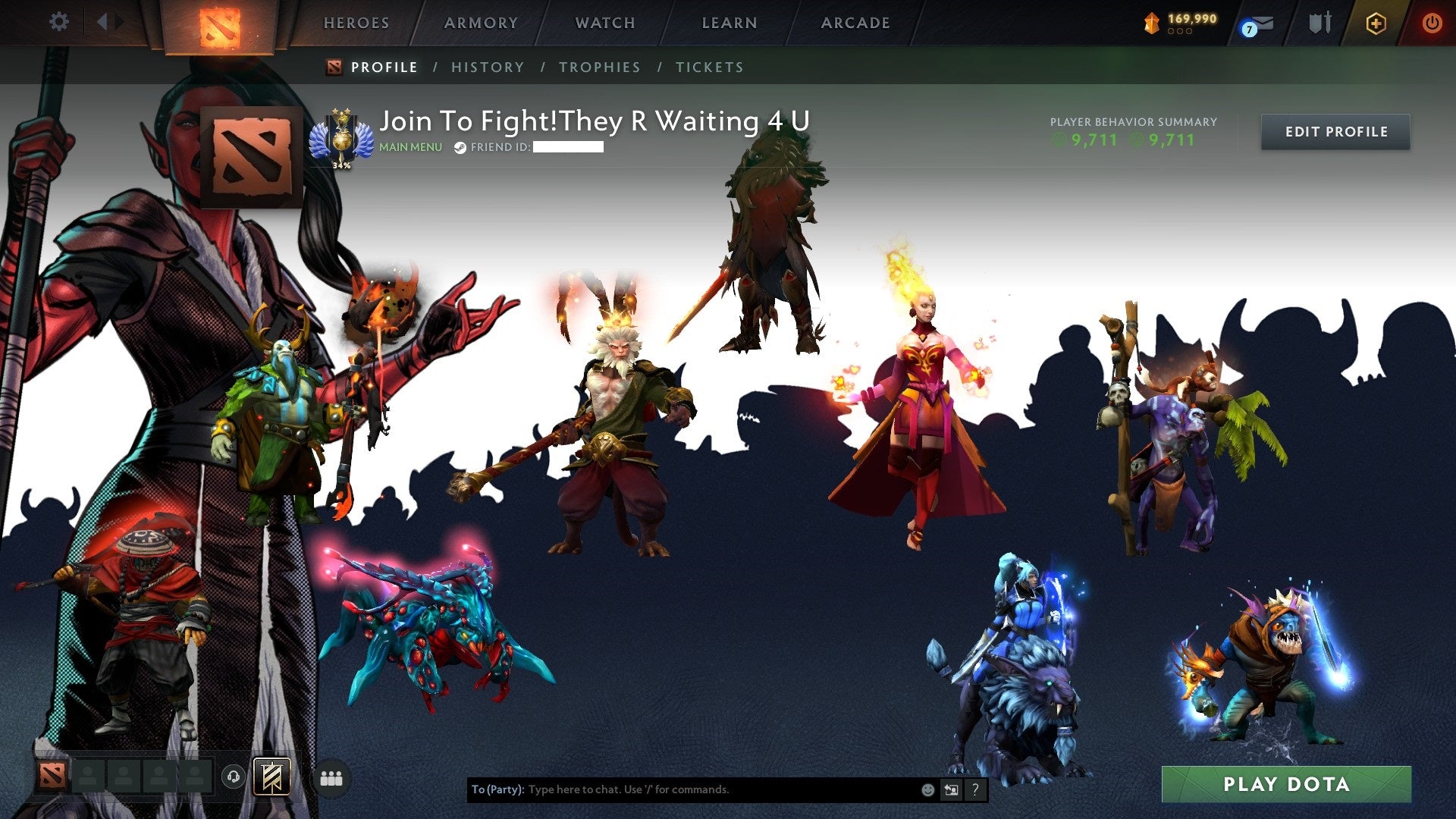The image size is (1456, 819).
Task: Click the rank medal showing 34%
Action: point(340,136)
